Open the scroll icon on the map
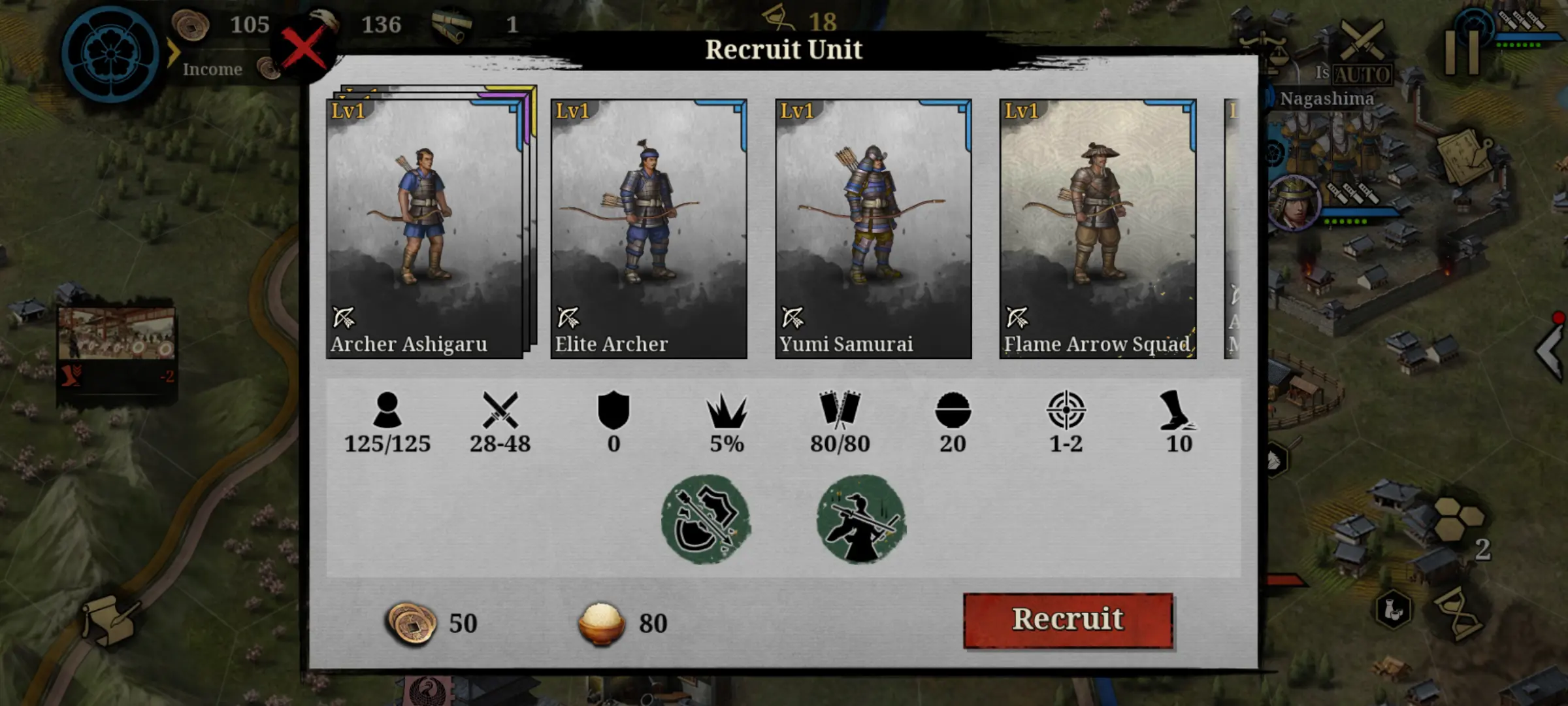 coord(108,621)
